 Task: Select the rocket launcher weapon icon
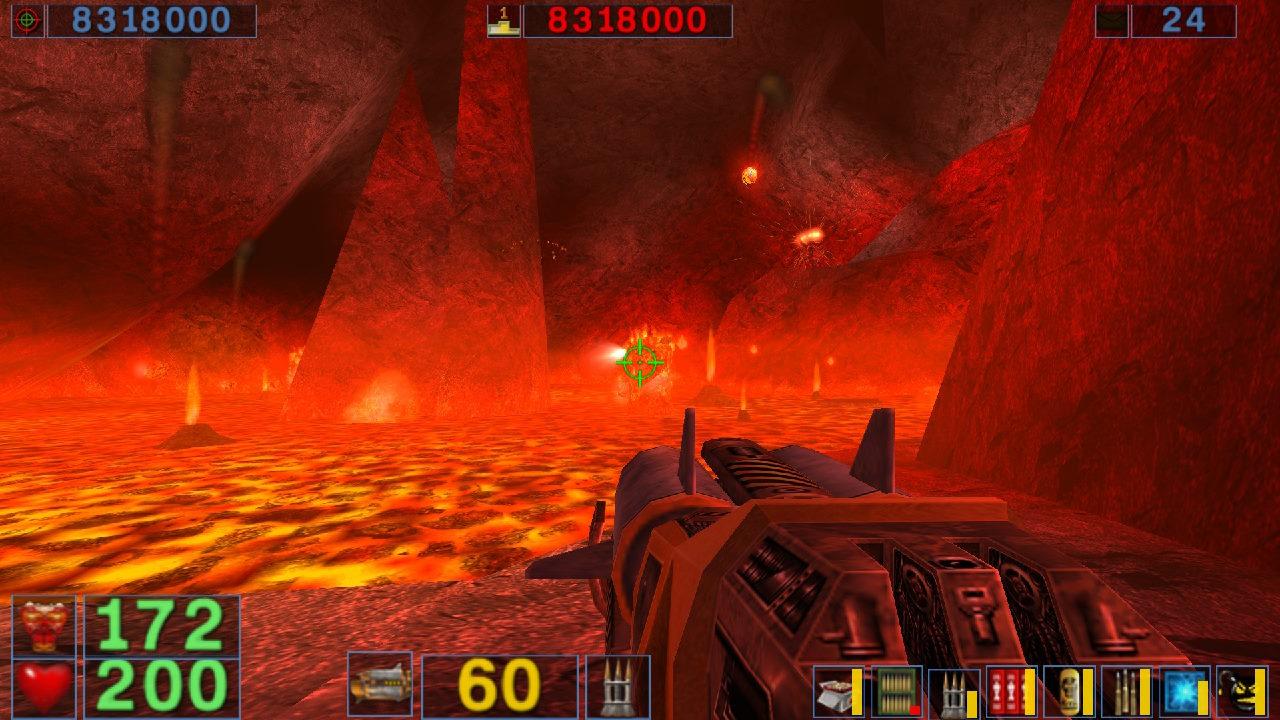[379, 685]
